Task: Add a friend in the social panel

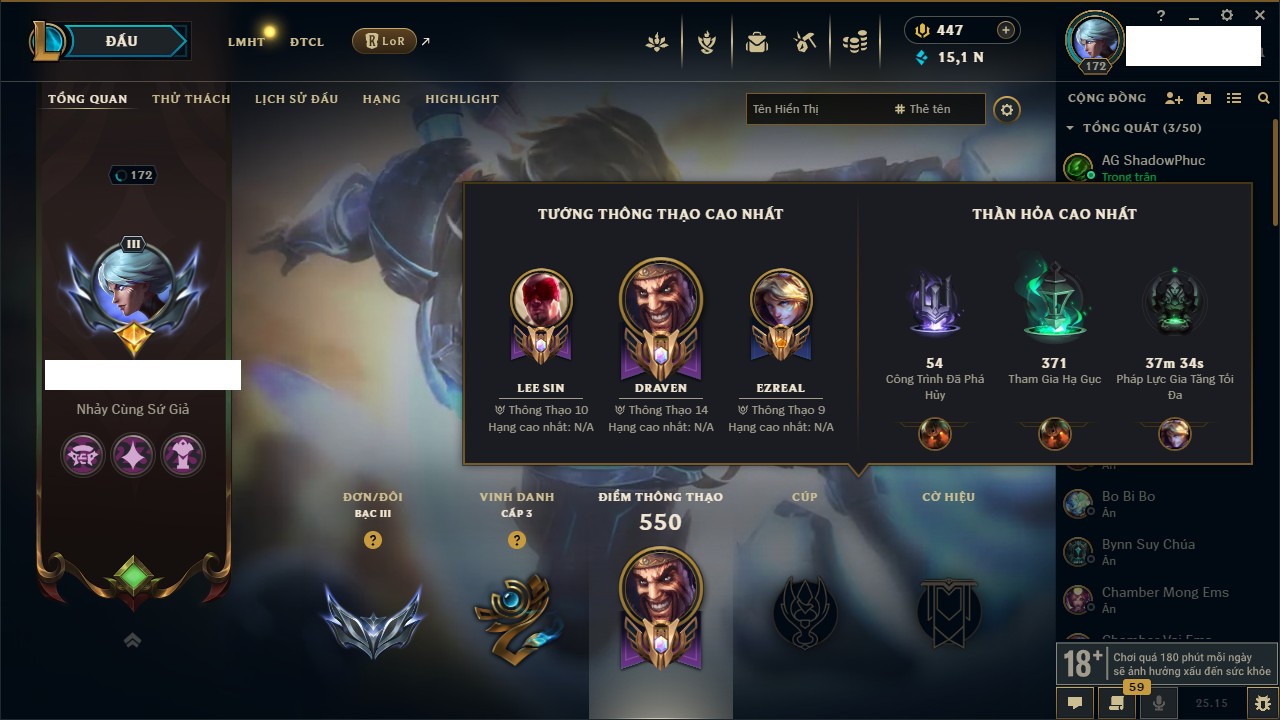Action: pos(1174,98)
